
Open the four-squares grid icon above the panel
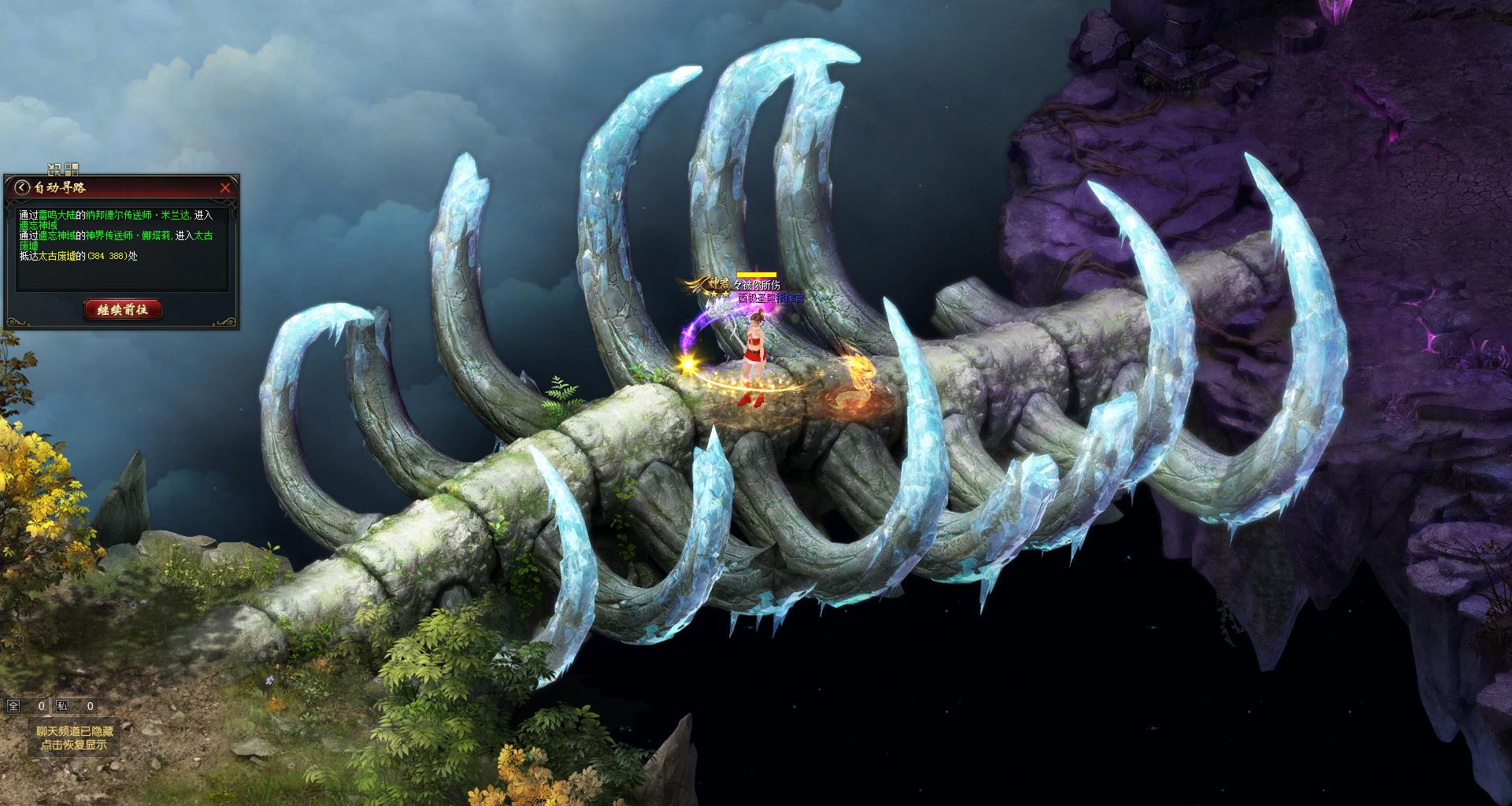[x=72, y=168]
